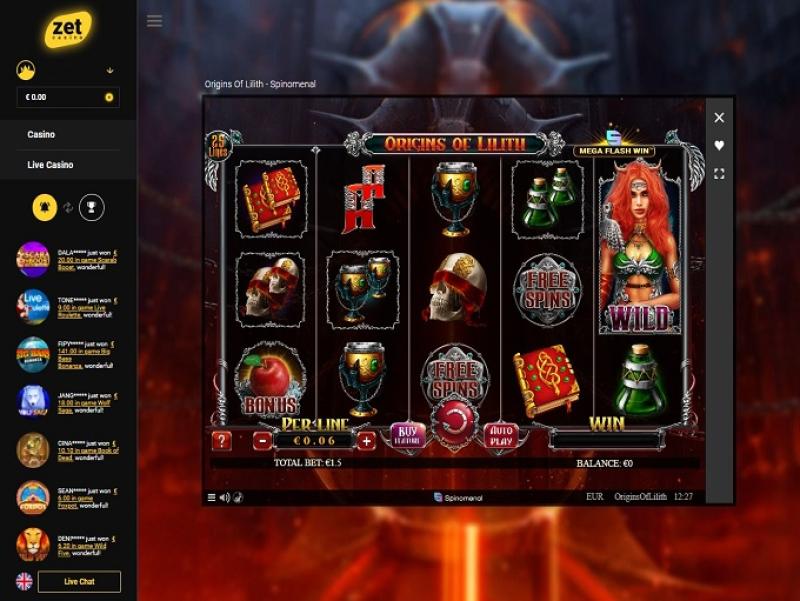Add the game to favorites with the heart
The width and height of the screenshot is (800, 601).
click(719, 146)
